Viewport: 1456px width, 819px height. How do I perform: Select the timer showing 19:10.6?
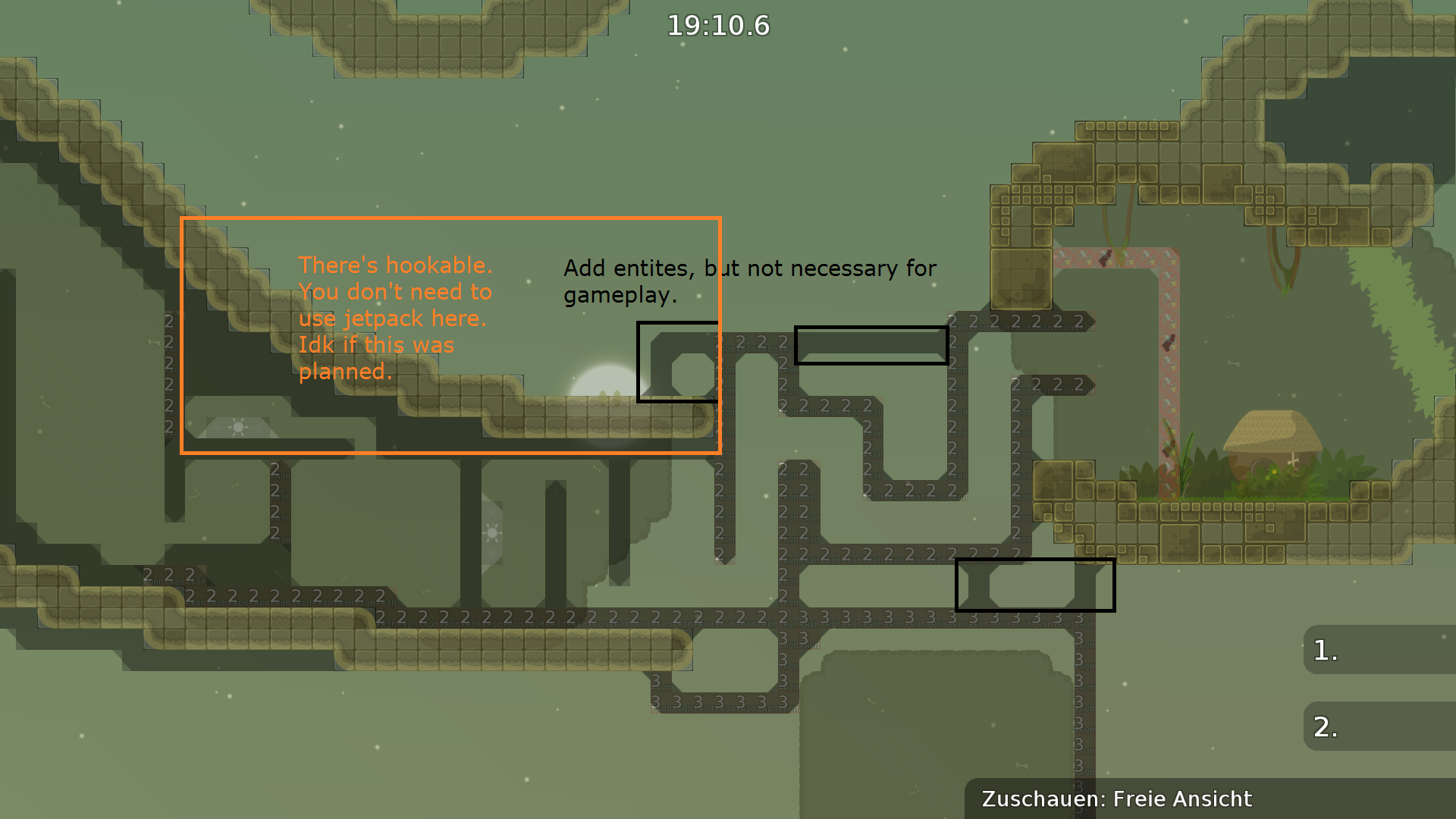717,25
